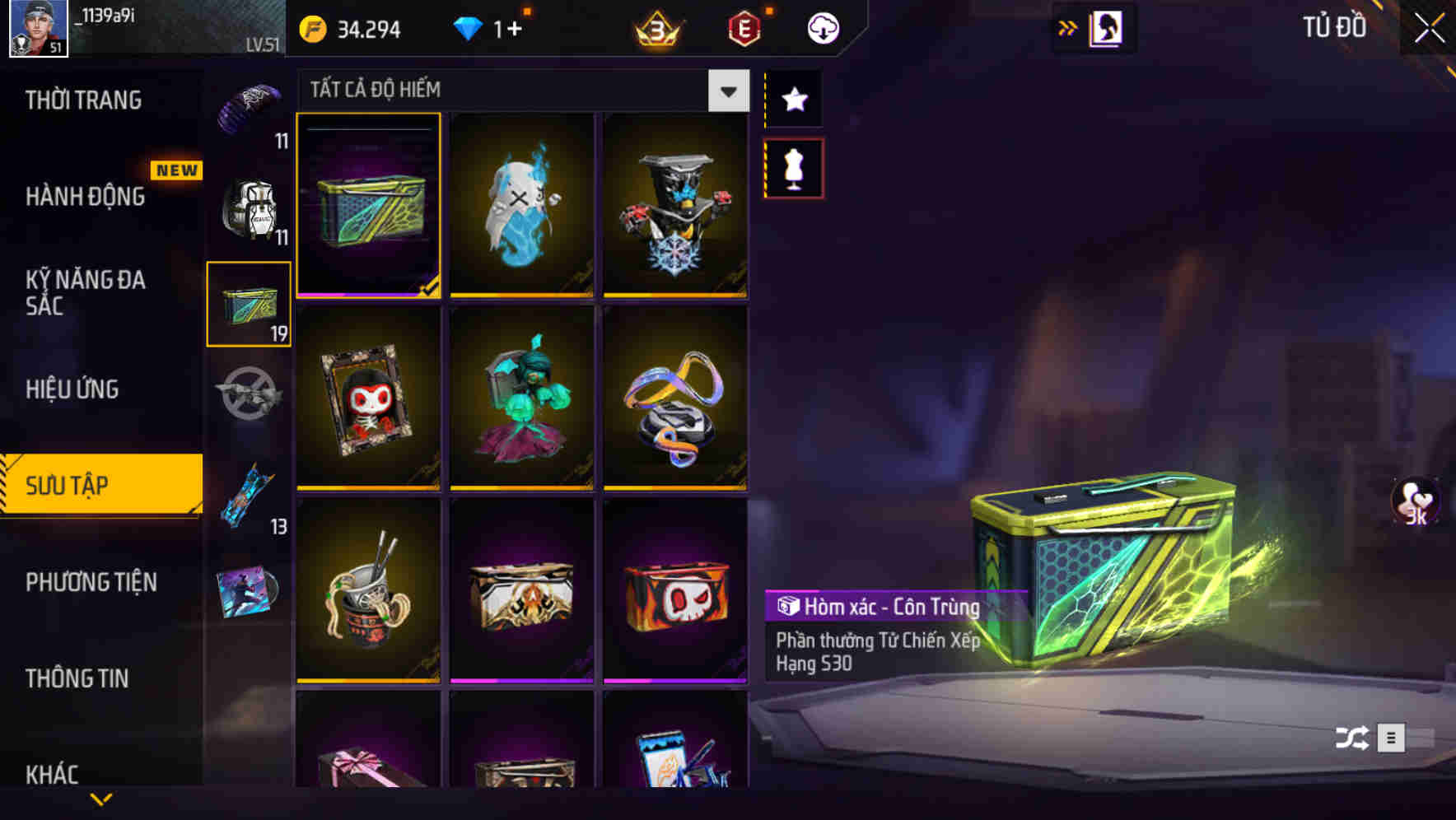
Task: Expand the side panel using the double-arrow chevron
Action: pyautogui.click(x=1068, y=27)
